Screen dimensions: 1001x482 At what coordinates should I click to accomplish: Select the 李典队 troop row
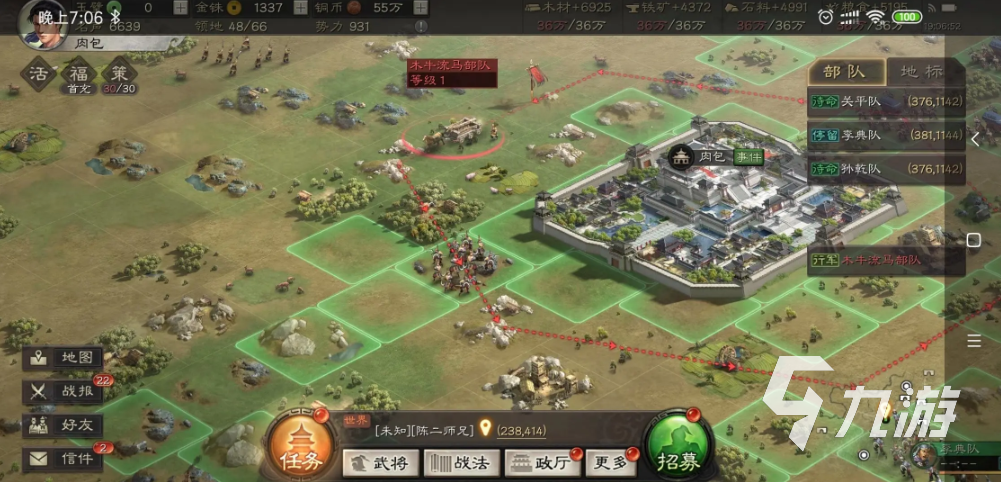(x=886, y=134)
